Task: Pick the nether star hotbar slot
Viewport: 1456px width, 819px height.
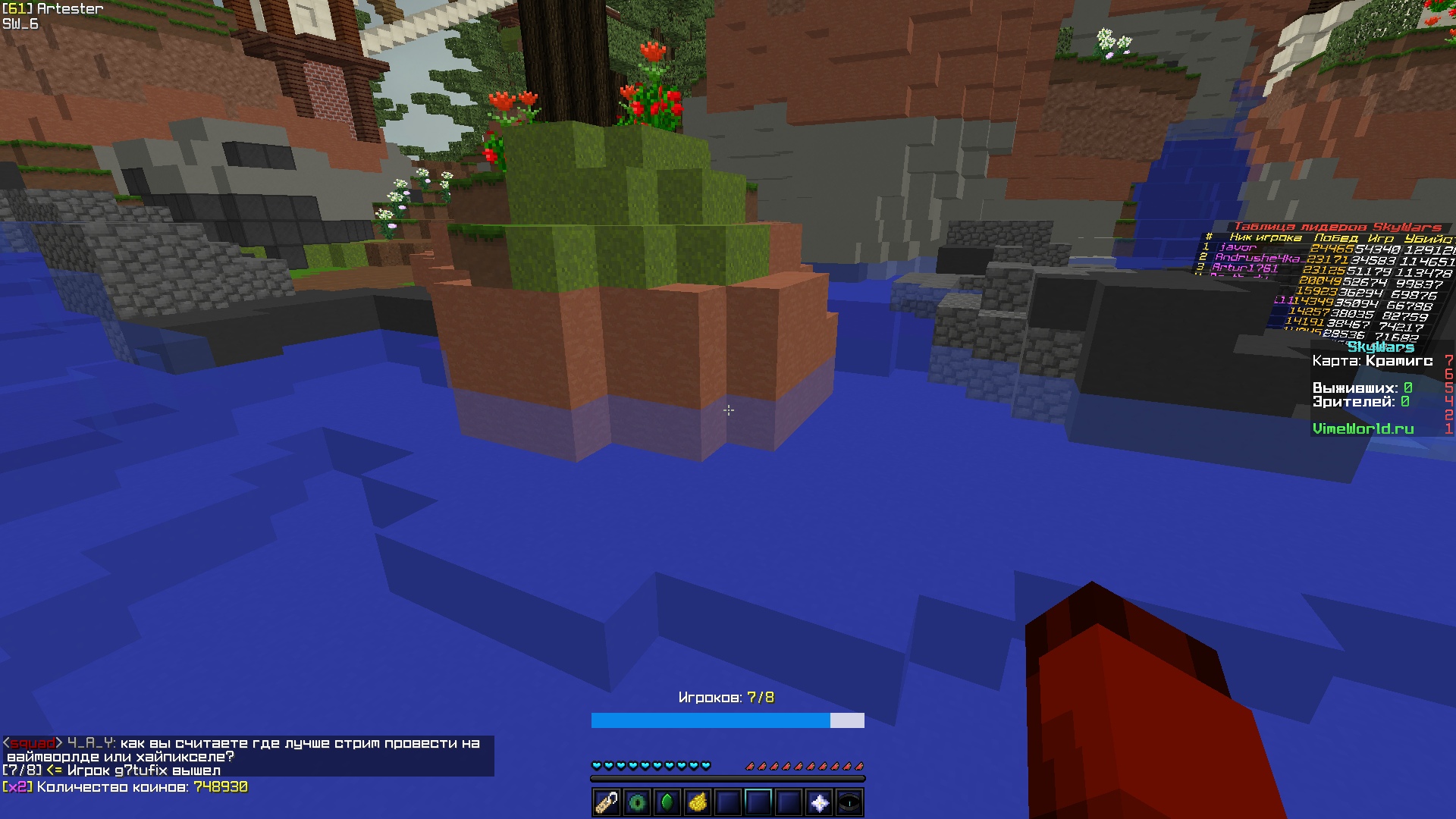Action: (x=819, y=802)
